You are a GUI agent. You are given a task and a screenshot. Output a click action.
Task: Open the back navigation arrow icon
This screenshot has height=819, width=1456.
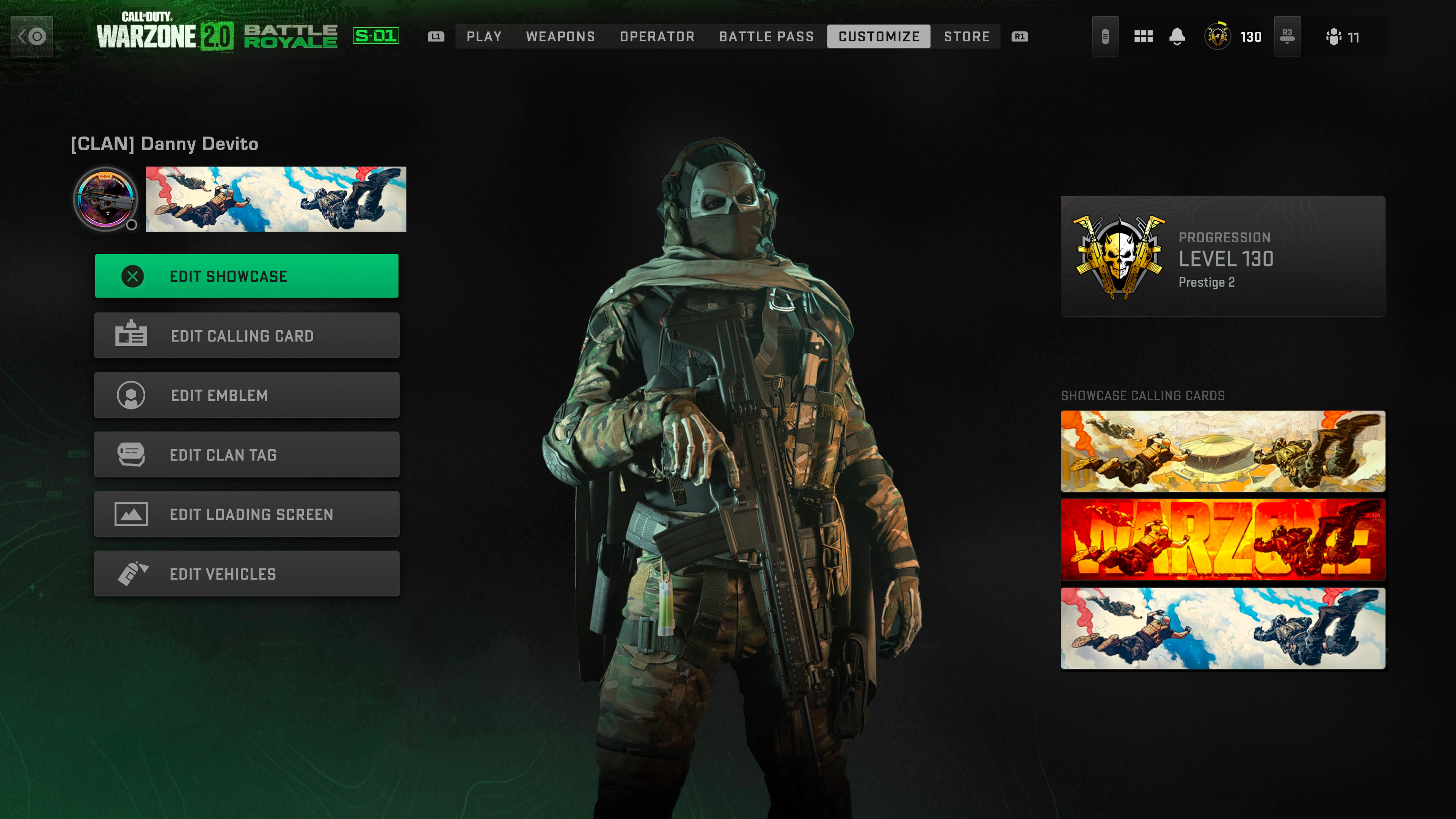click(x=32, y=36)
